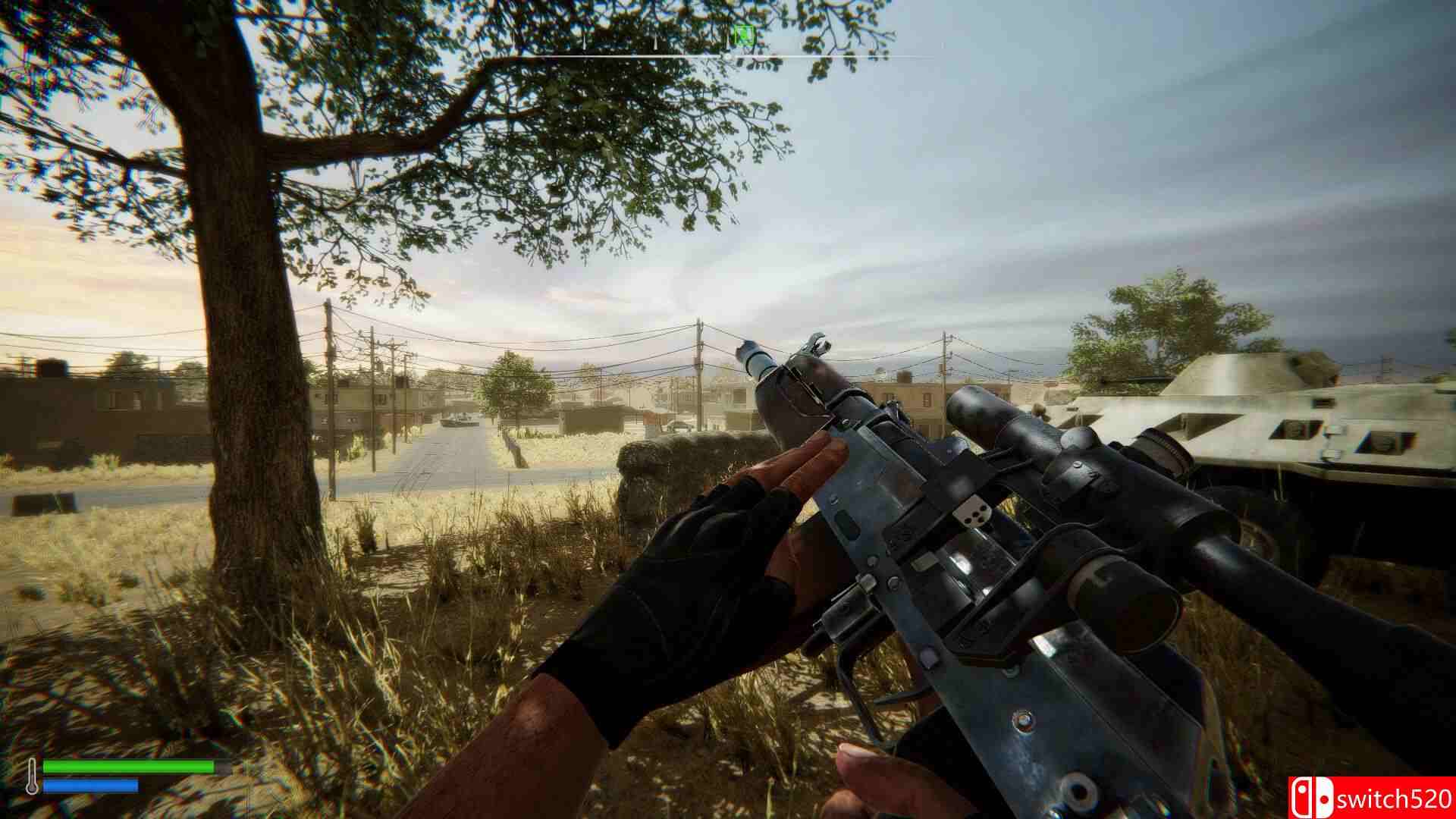
Task: Click the rightmost tick mark on the top bar
Action: pos(943,44)
